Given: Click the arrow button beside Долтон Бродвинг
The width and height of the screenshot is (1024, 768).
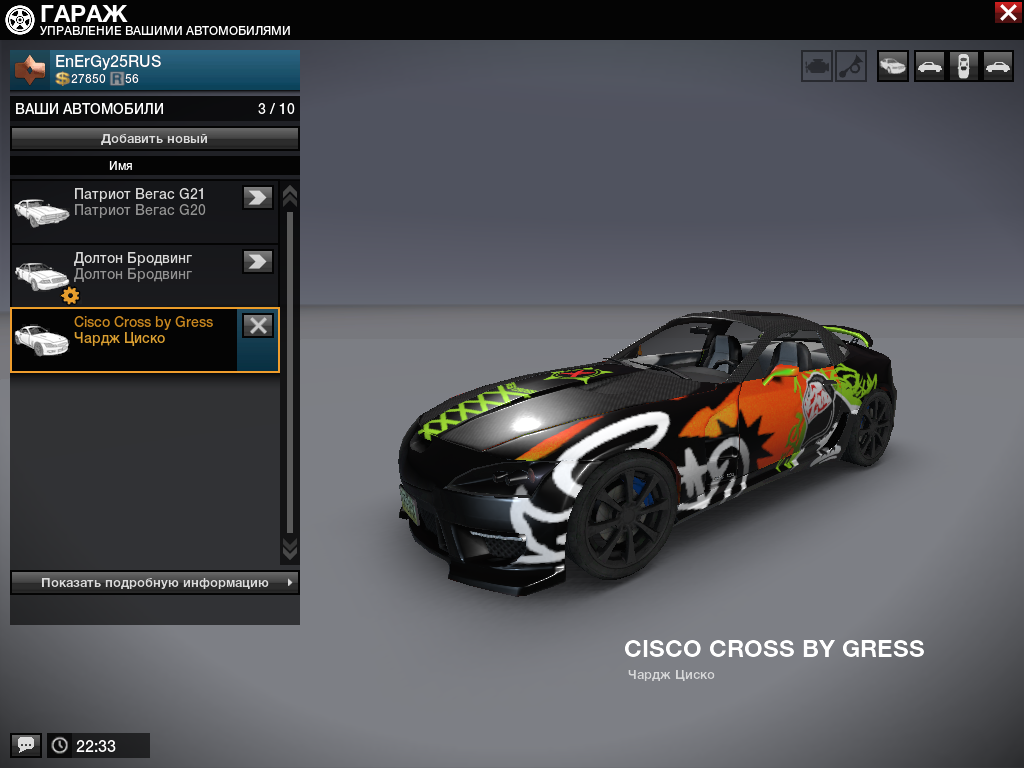Looking at the screenshot, I should tap(258, 261).
